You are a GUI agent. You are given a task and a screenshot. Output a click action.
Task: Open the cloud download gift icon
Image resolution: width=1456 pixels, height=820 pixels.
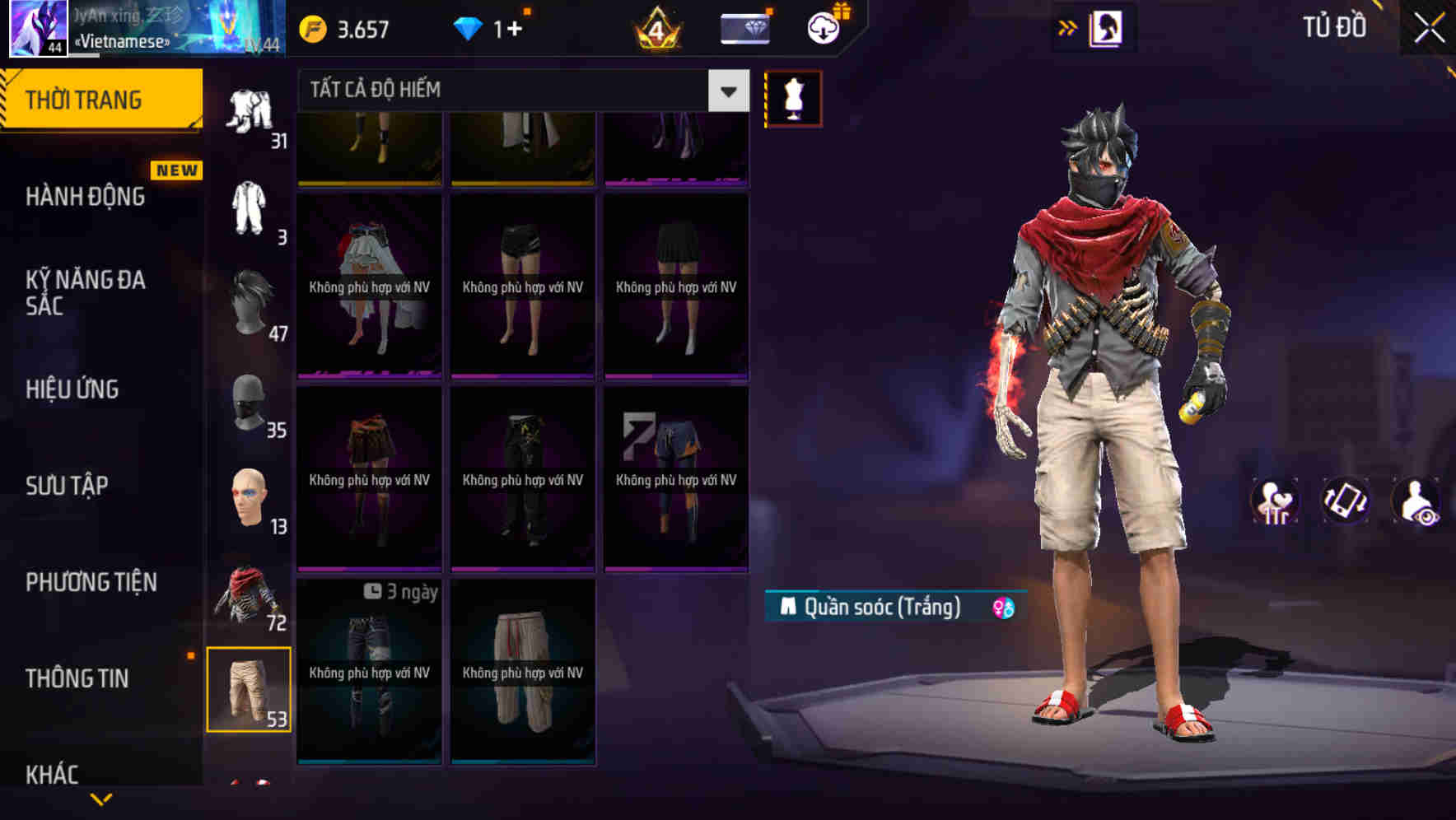coord(823,27)
